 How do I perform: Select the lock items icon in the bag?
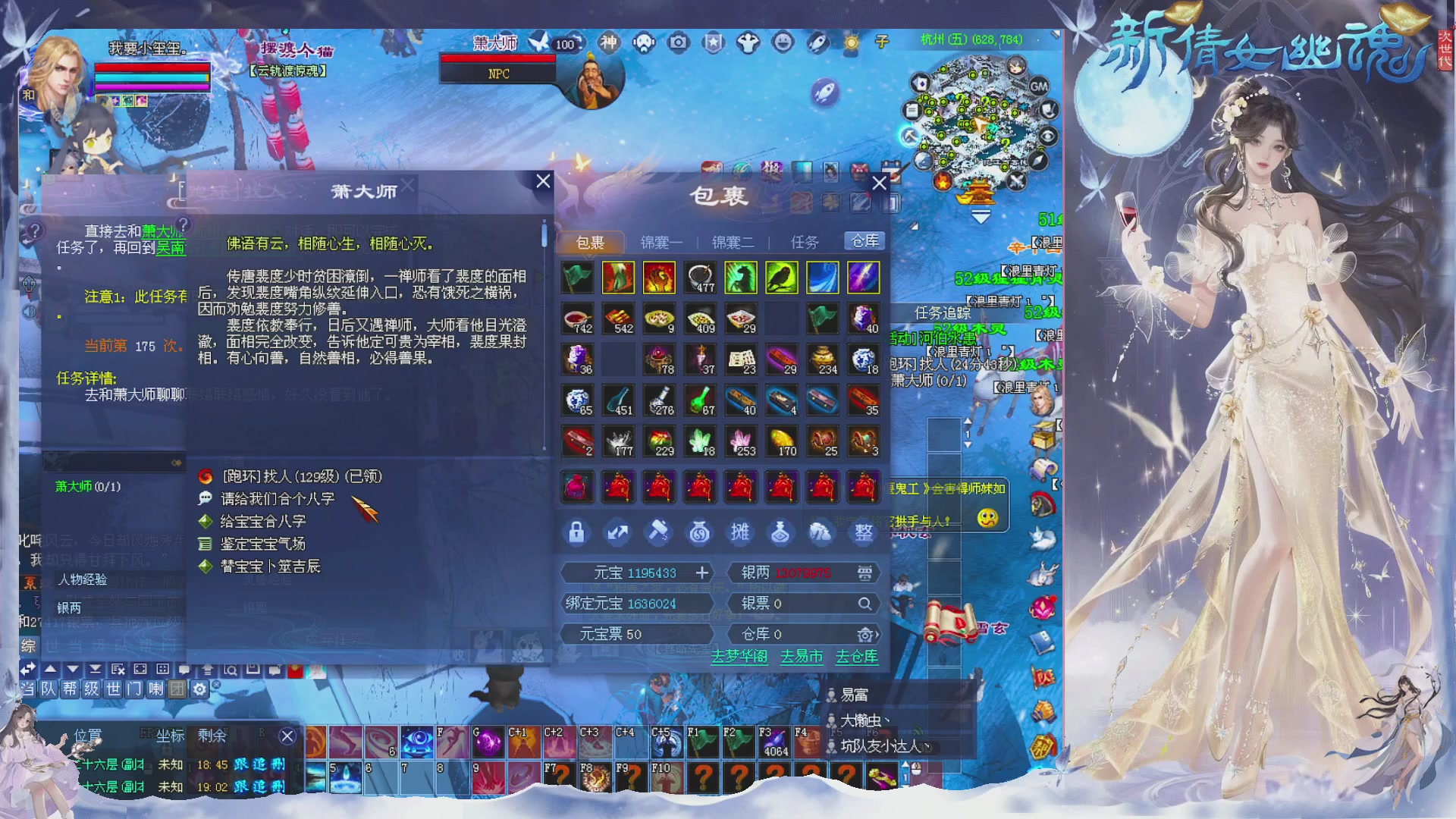577,532
